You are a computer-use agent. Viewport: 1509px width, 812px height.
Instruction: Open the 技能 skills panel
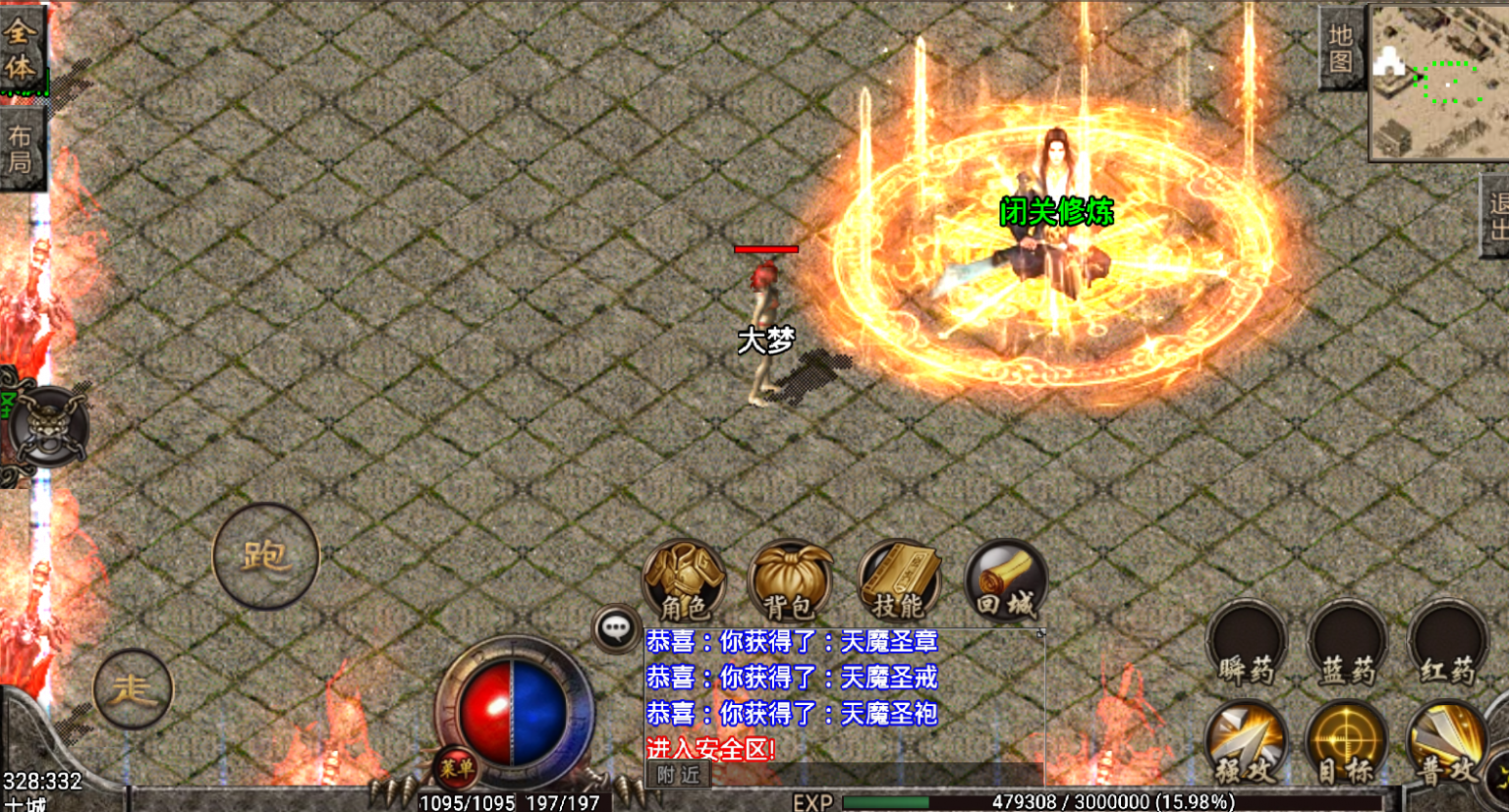899,579
